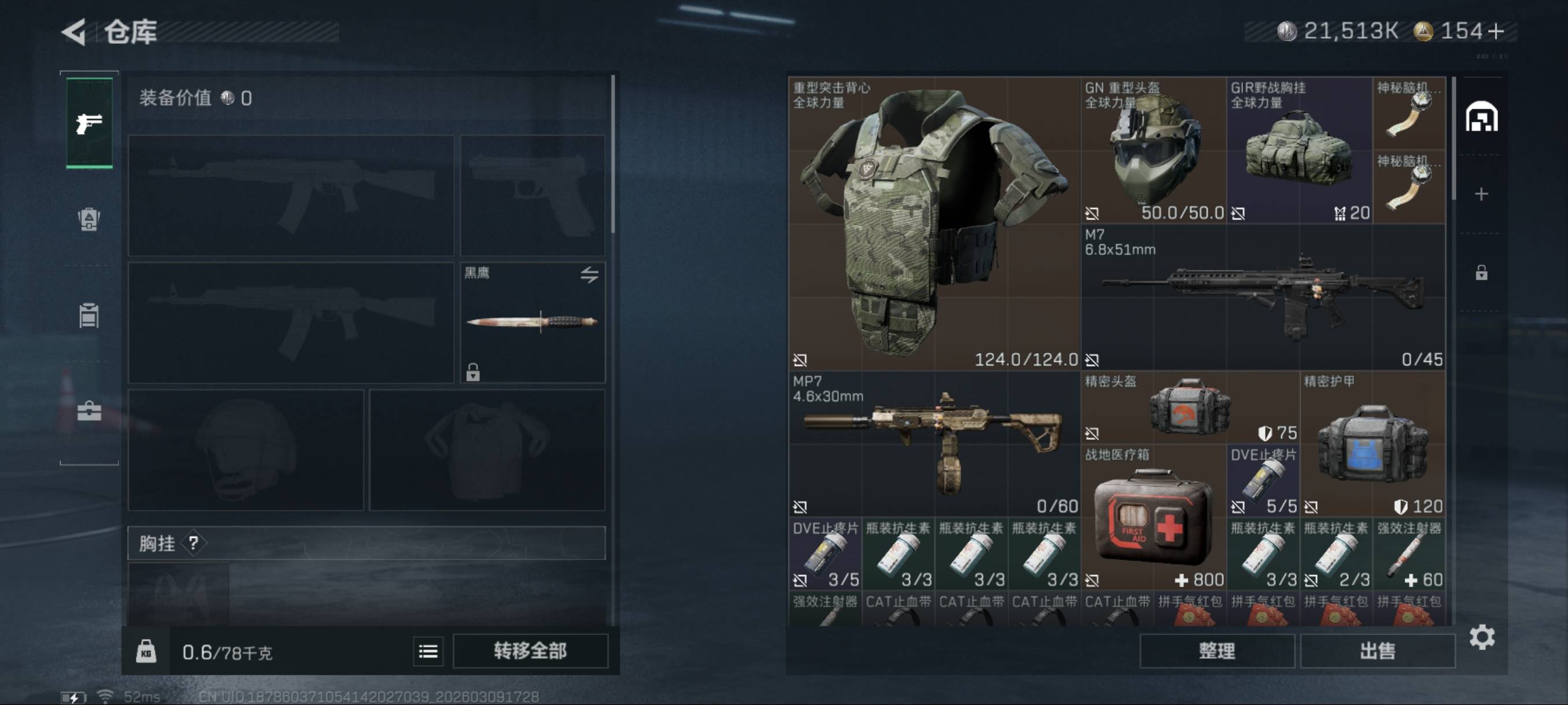Transfer all items with 转移全部
The width and height of the screenshot is (1568, 705).
tap(530, 651)
